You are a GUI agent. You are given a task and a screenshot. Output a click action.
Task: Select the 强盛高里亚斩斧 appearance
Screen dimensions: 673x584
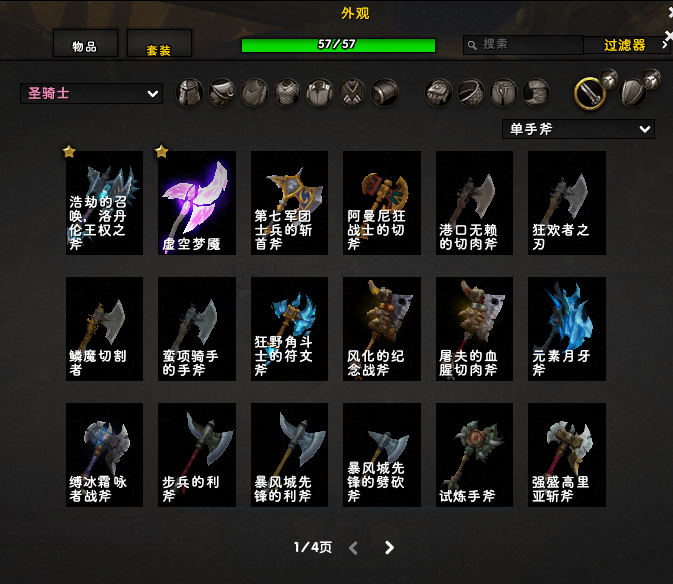[x=567, y=455]
